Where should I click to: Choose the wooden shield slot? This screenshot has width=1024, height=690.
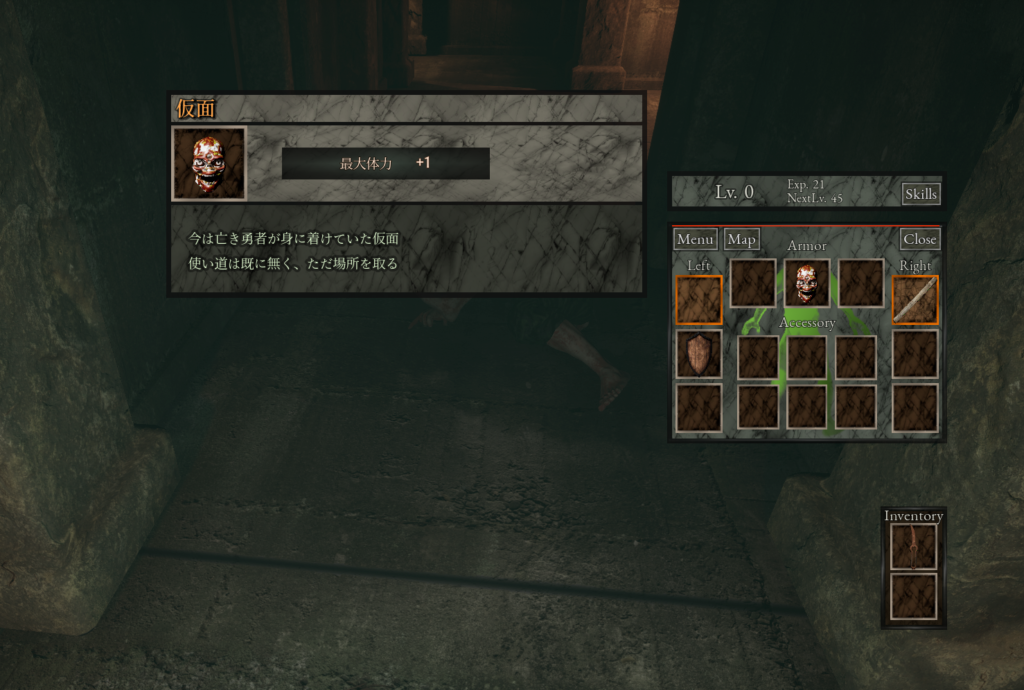[x=698, y=354]
